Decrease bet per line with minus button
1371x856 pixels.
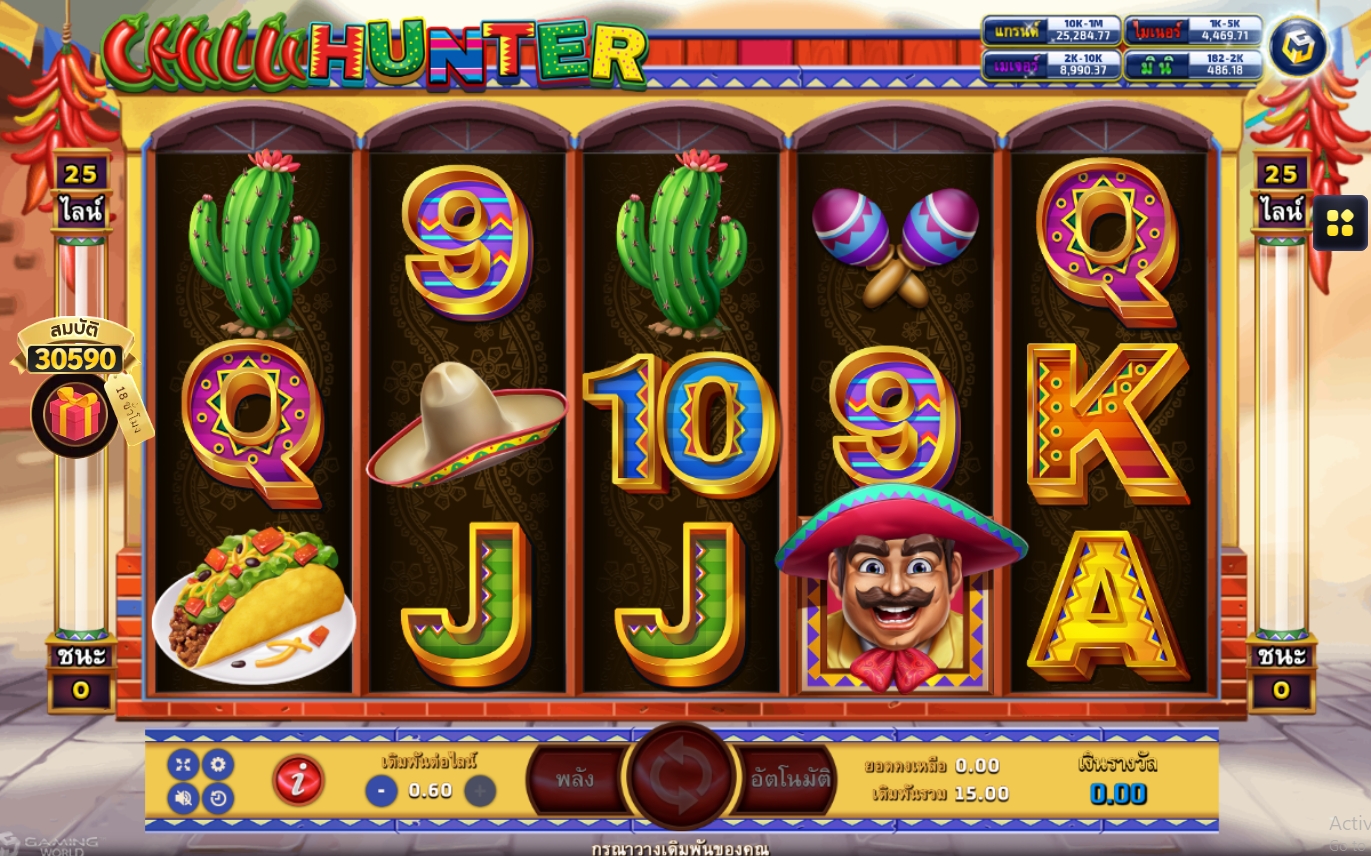pos(381,791)
